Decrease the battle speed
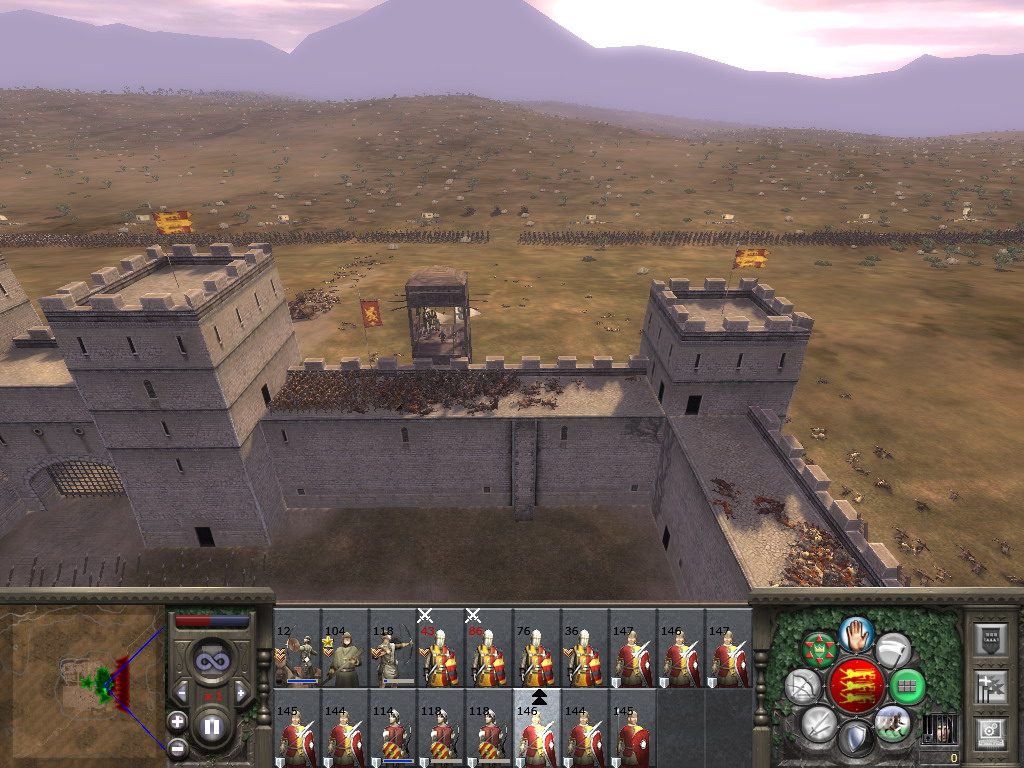 pos(181,693)
